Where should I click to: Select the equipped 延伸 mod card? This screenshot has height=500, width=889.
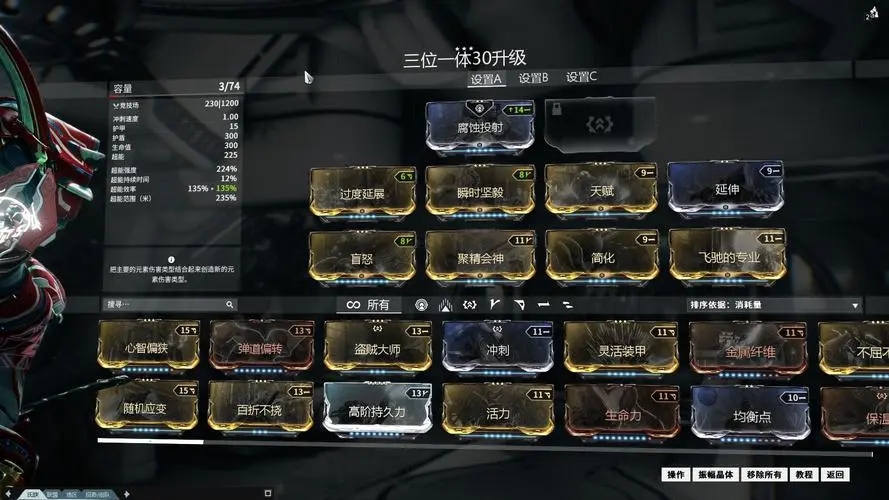click(x=726, y=188)
